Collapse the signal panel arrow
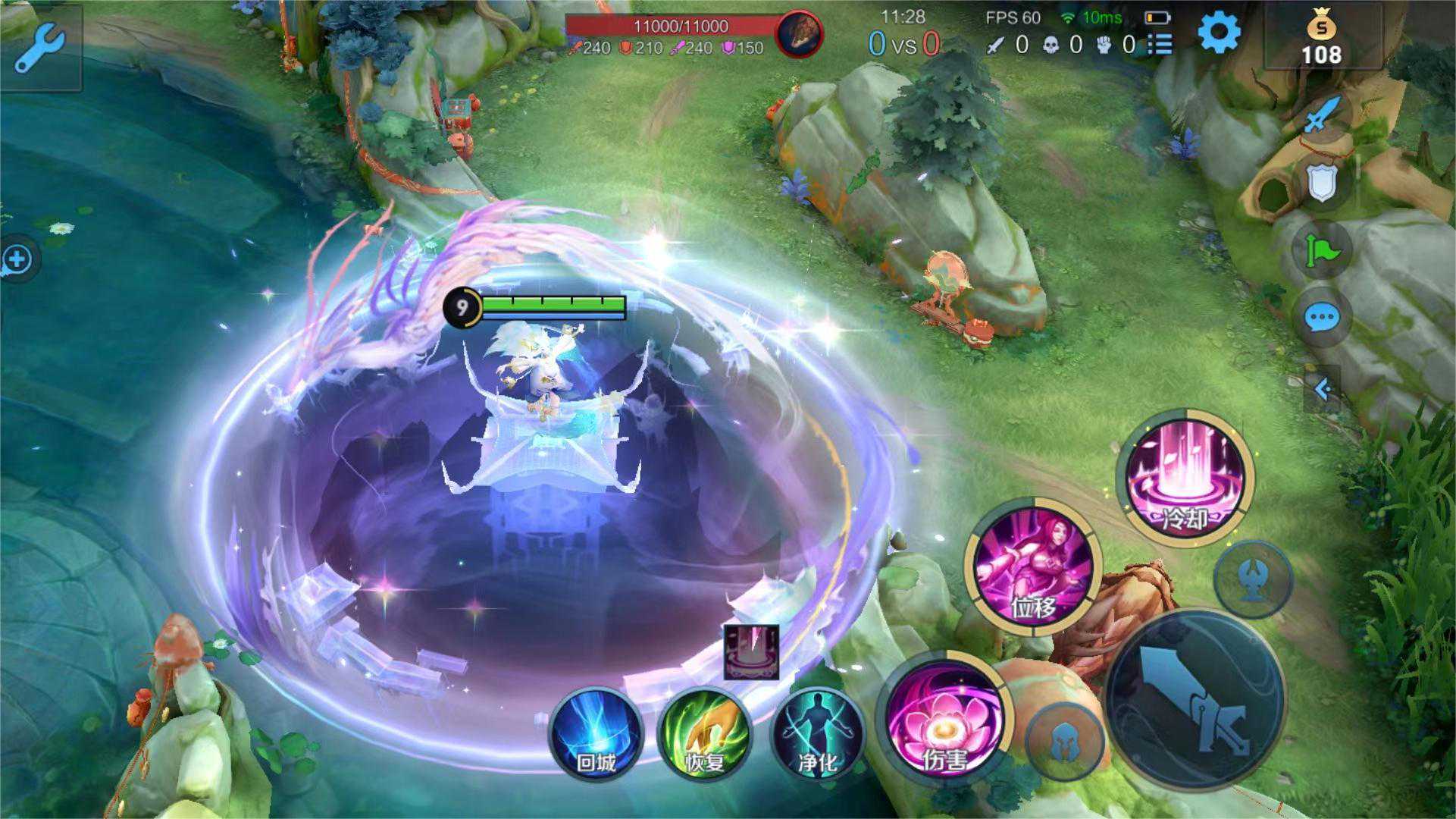This screenshot has width=1456, height=819. [x=1323, y=390]
